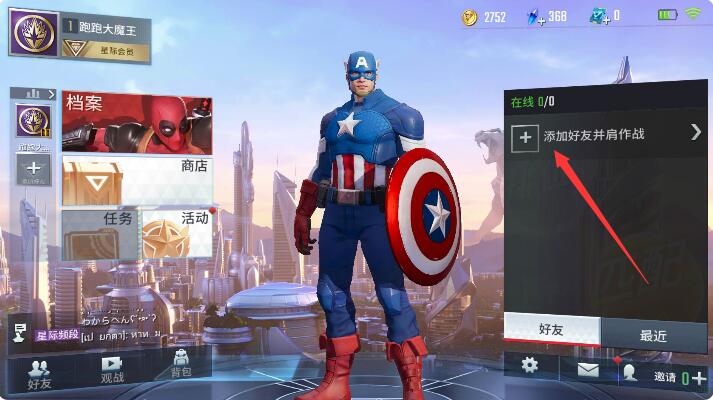Click the plus box to add a friend
The width and height of the screenshot is (713, 400).
point(525,137)
